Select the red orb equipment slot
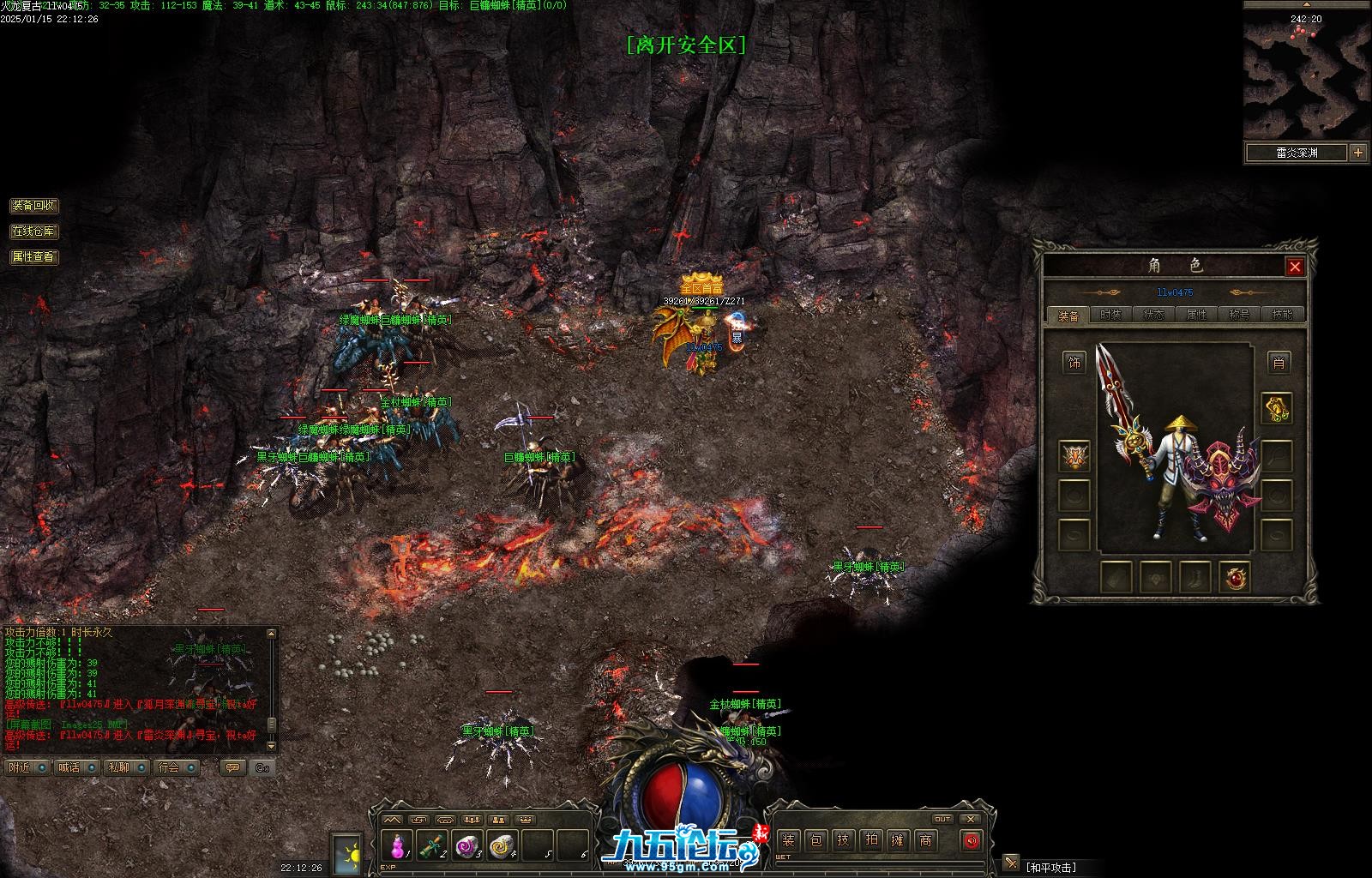The image size is (1372, 878). [1235, 577]
